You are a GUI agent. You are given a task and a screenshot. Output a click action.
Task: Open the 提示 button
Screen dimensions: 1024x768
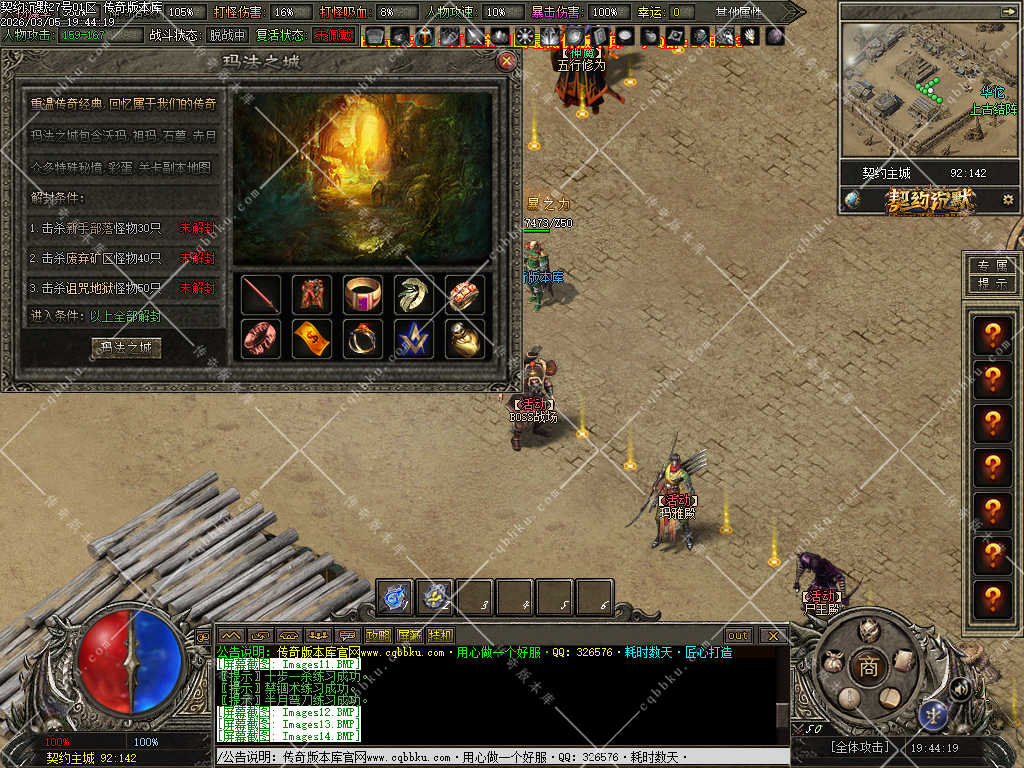(x=991, y=283)
